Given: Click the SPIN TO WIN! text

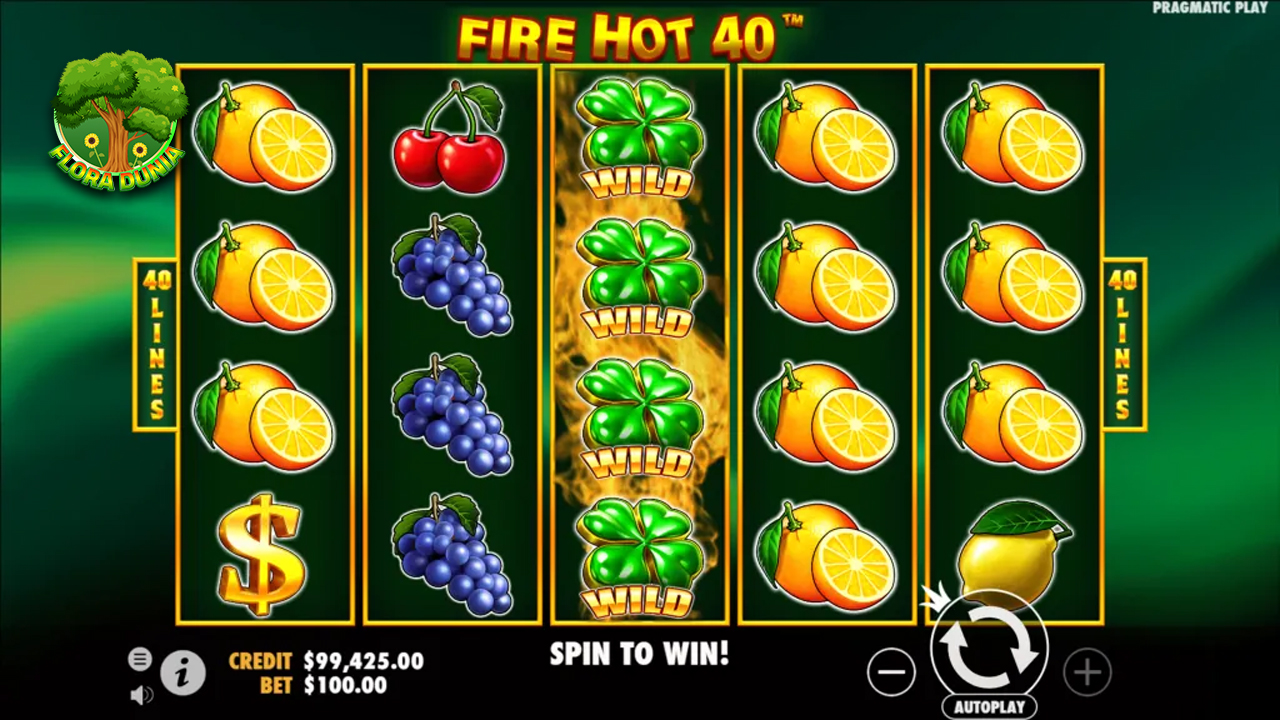Looking at the screenshot, I should coord(639,655).
